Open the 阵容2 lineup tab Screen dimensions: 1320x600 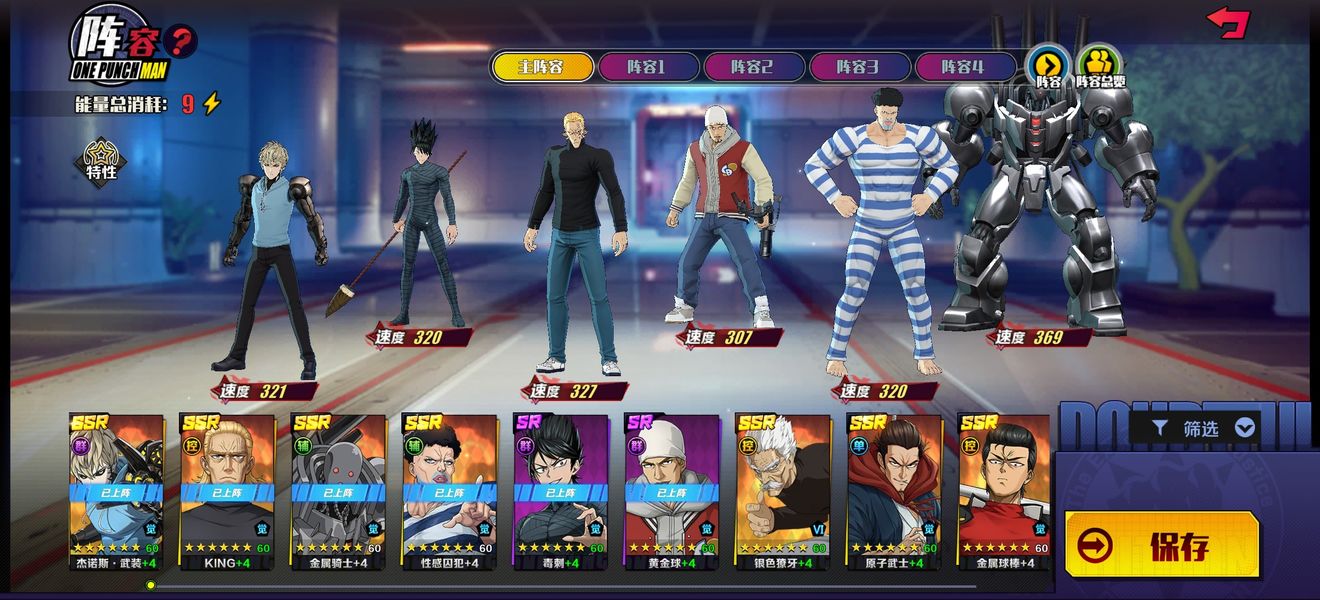tap(752, 67)
